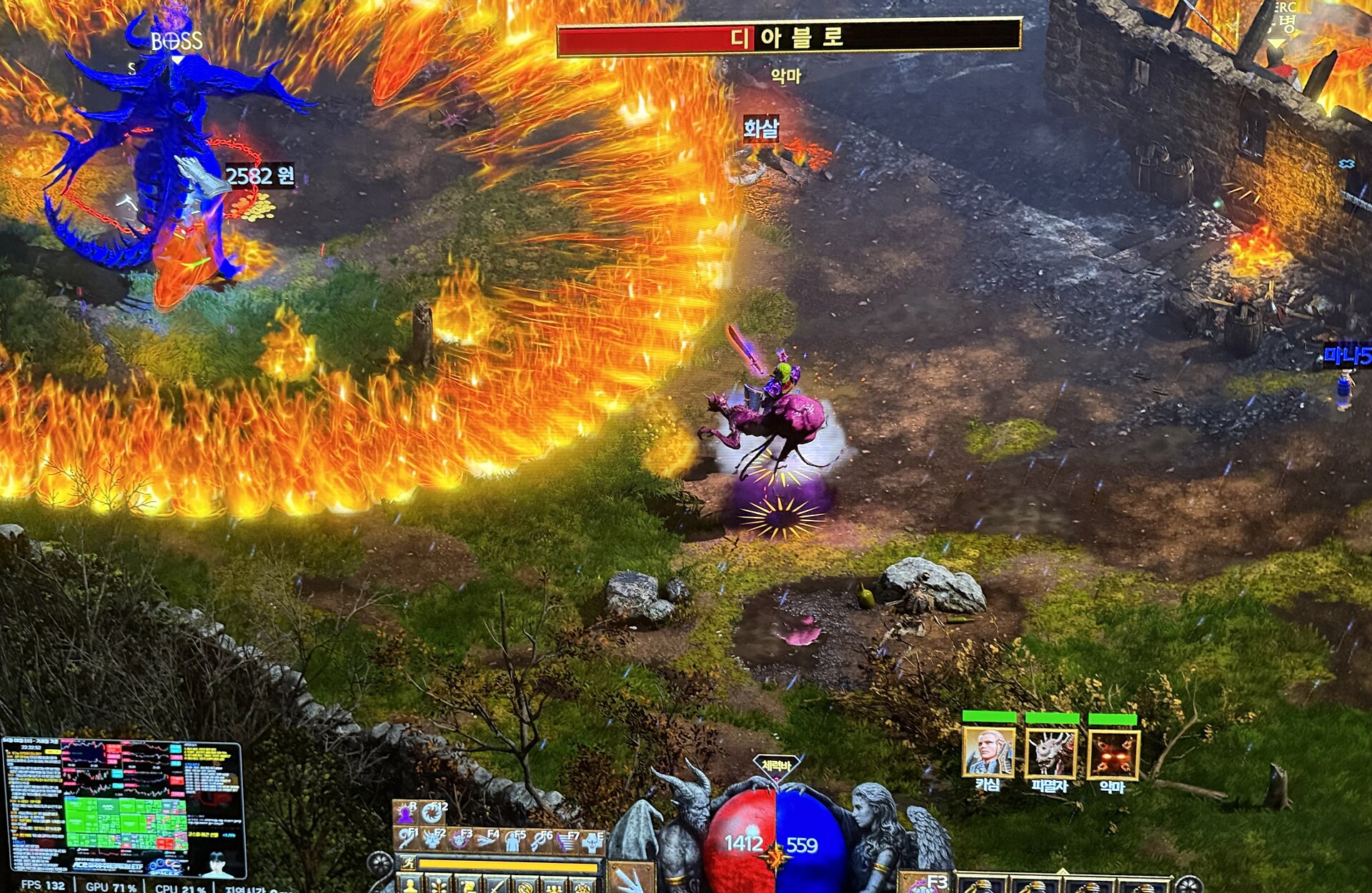Screen dimensions: 1372x893
Task: Choose the skill bound to F1
Action: point(407,839)
